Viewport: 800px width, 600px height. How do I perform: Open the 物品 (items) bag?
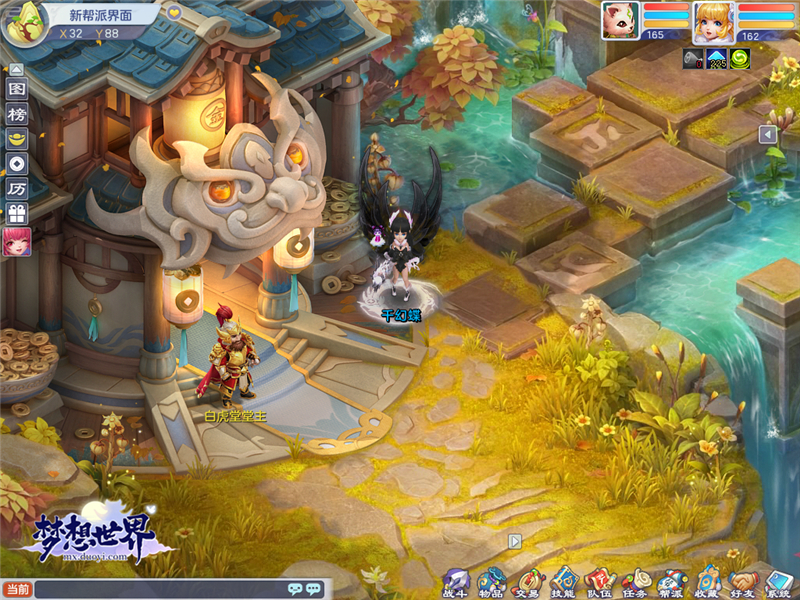490,581
